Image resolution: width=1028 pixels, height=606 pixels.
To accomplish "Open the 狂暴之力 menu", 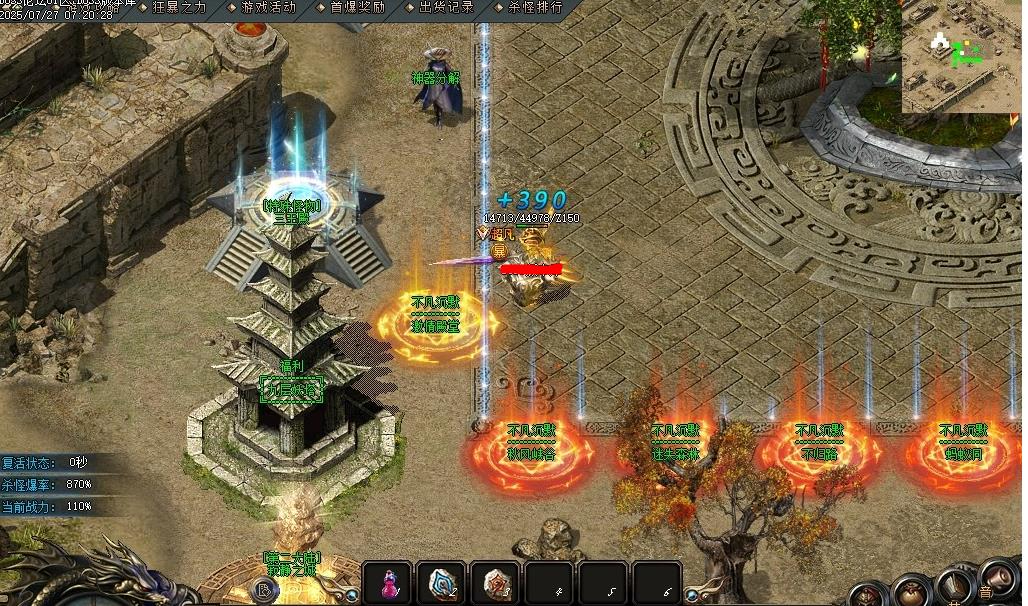I will click(x=178, y=7).
